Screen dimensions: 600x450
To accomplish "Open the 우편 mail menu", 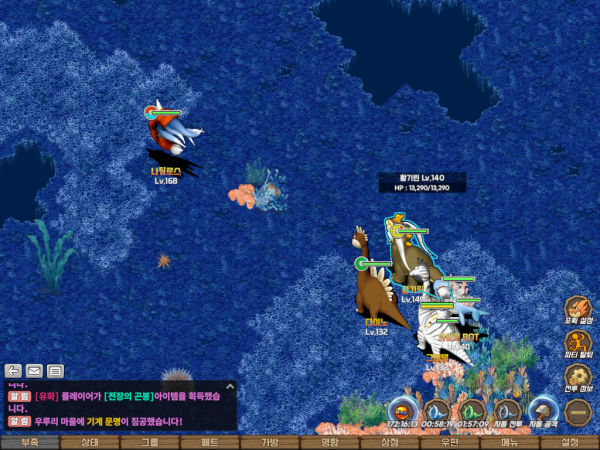I will (x=449, y=442).
